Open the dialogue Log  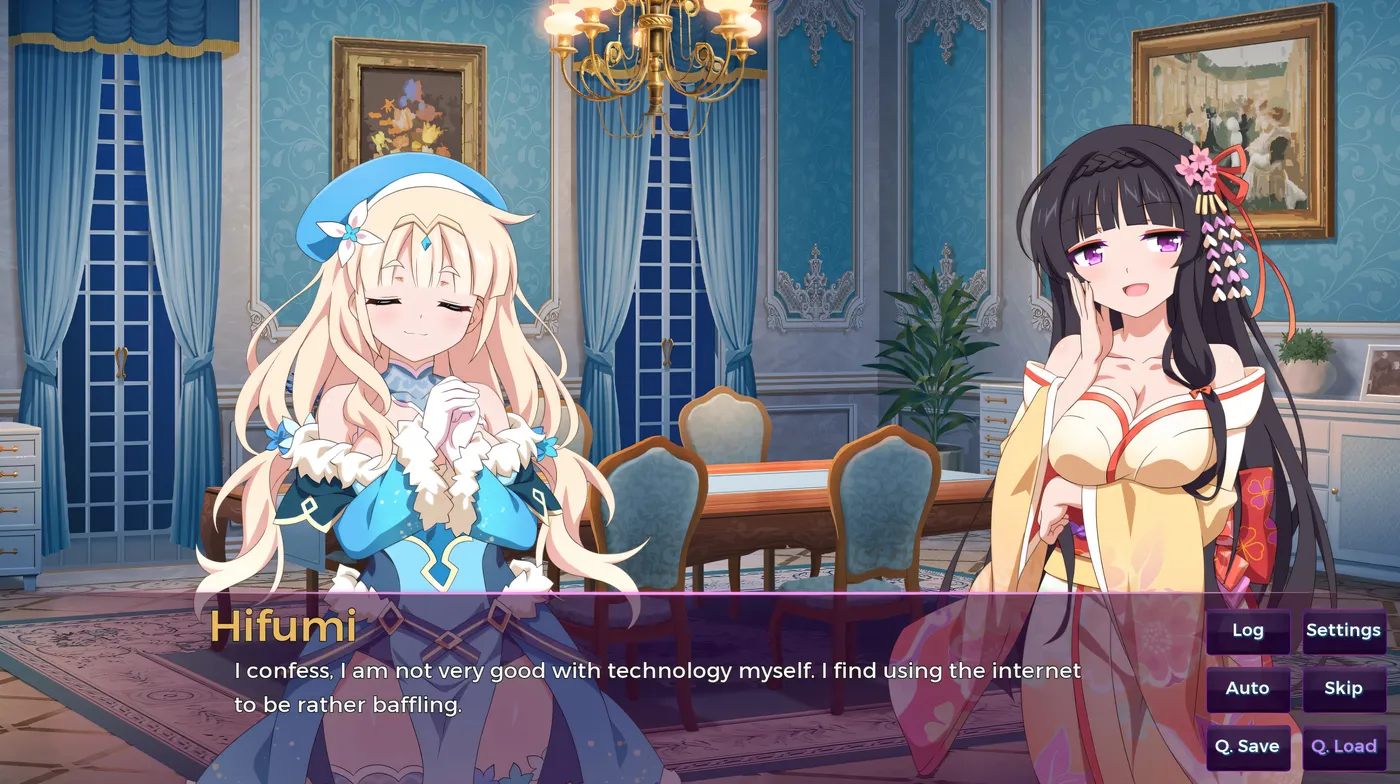click(x=1247, y=631)
